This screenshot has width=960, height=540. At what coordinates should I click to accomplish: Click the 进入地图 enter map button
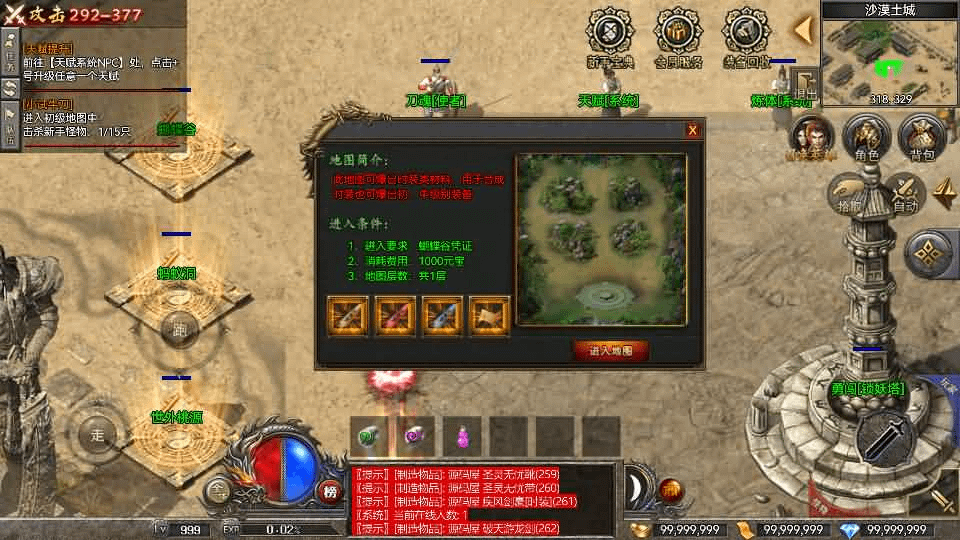610,350
